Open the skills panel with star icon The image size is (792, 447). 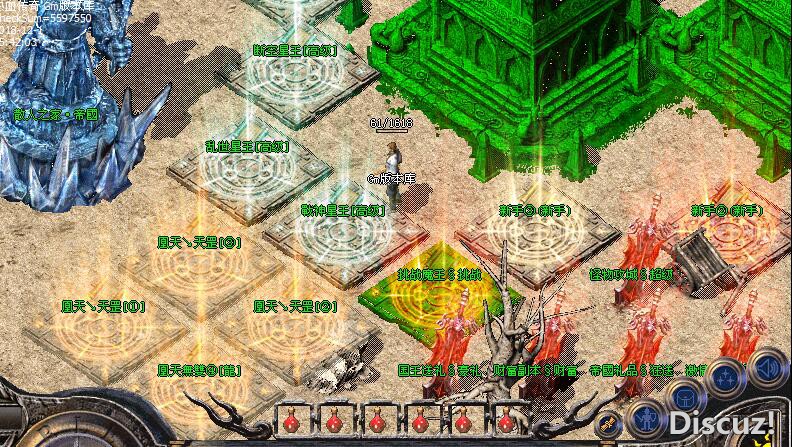coord(728,375)
